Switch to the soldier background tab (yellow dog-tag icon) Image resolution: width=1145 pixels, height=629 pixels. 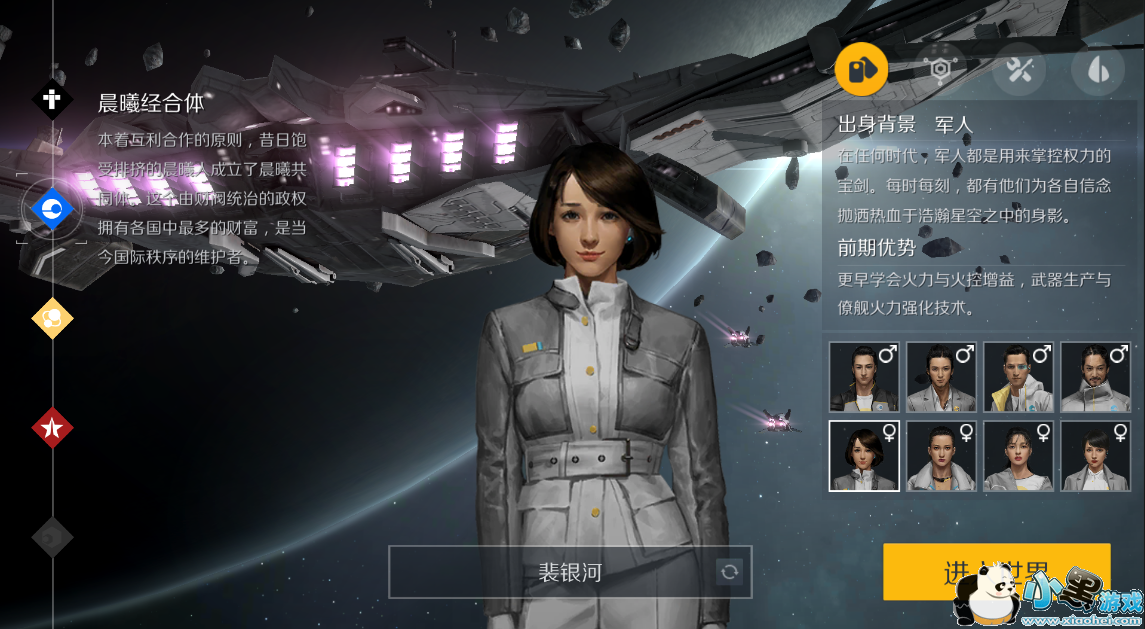tap(861, 69)
